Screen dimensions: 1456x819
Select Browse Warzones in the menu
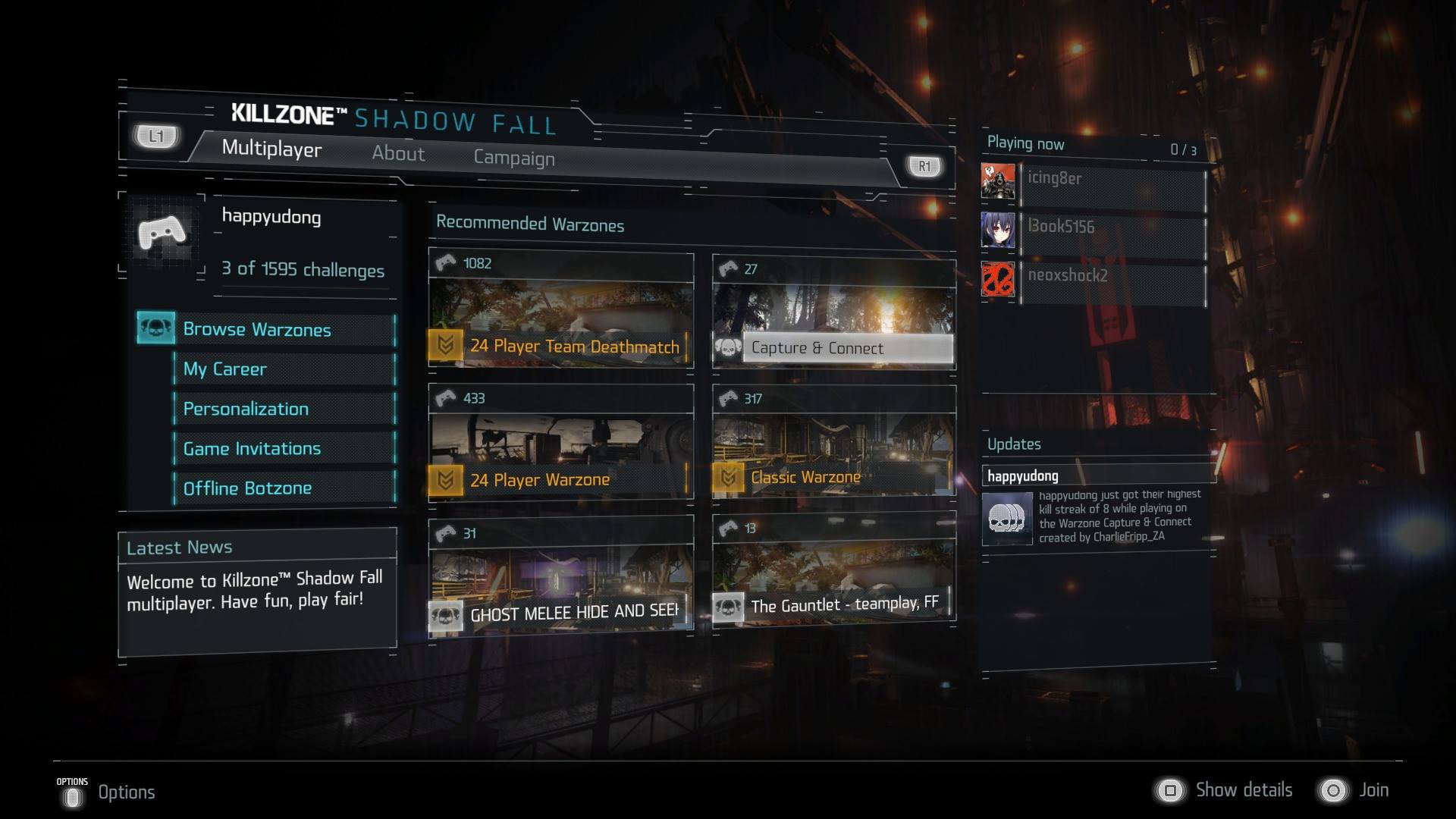point(266,330)
